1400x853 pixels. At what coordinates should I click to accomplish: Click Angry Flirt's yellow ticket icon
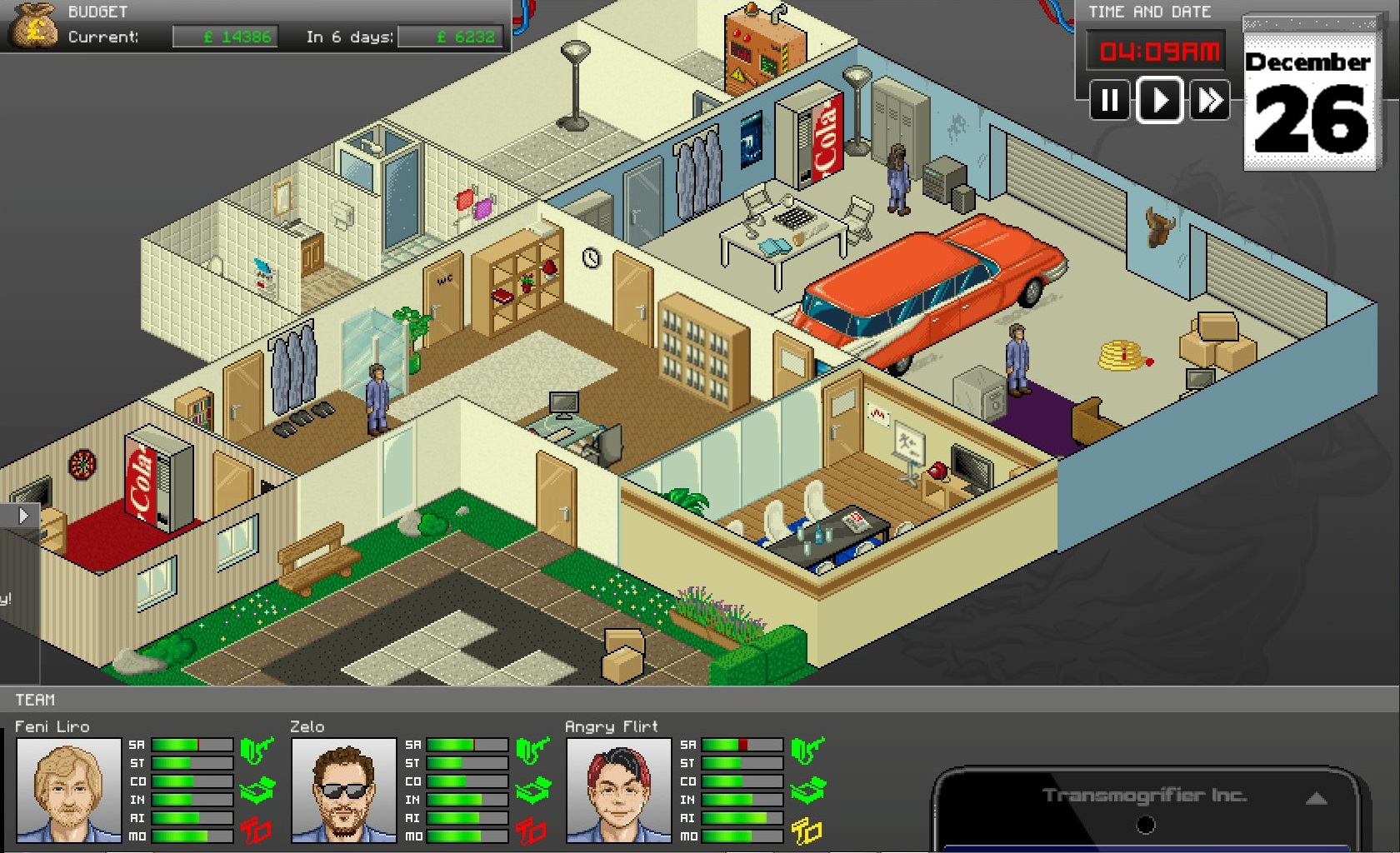click(807, 831)
